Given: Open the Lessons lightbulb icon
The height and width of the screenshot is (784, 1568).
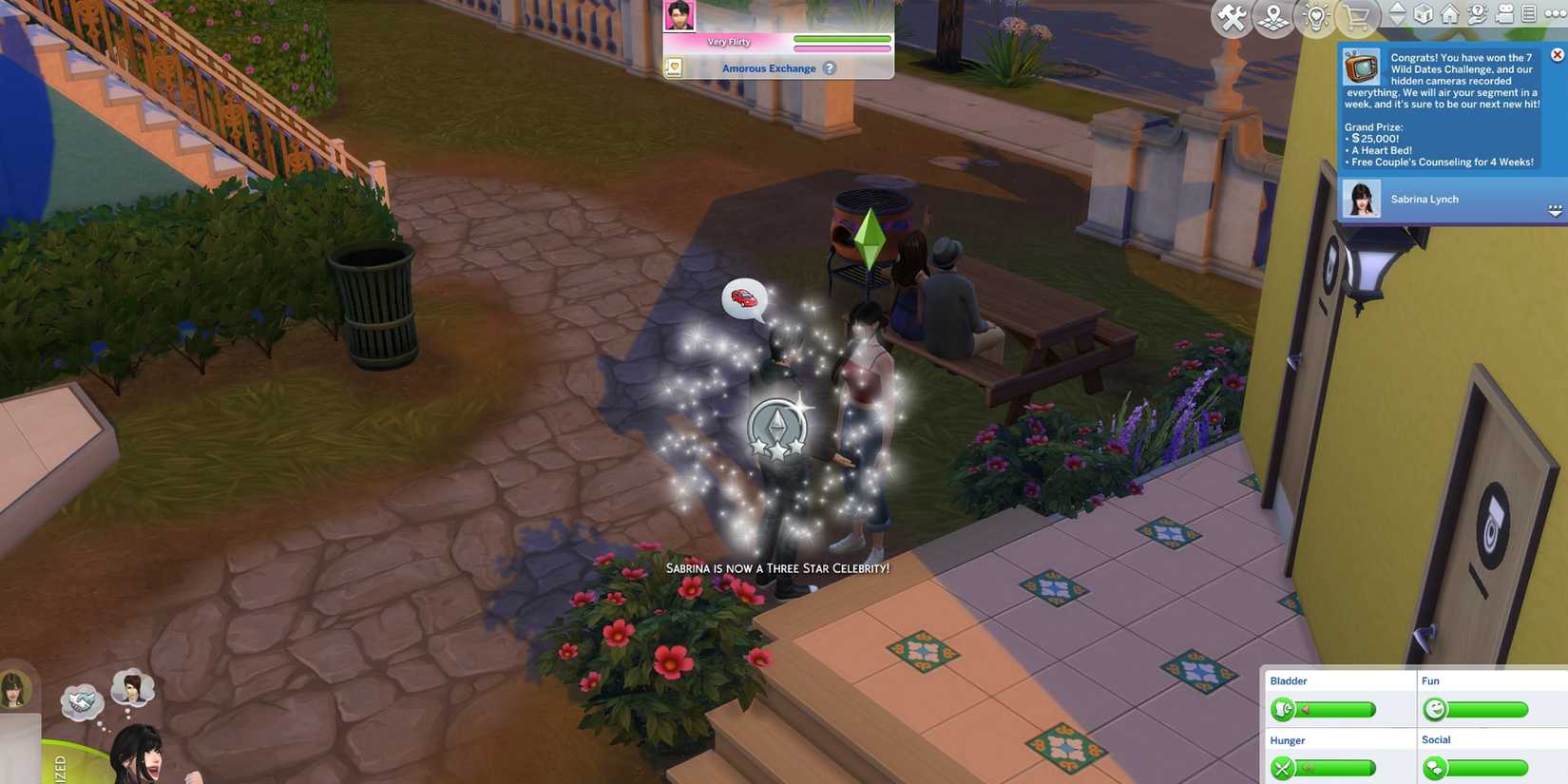Looking at the screenshot, I should (x=1315, y=15).
